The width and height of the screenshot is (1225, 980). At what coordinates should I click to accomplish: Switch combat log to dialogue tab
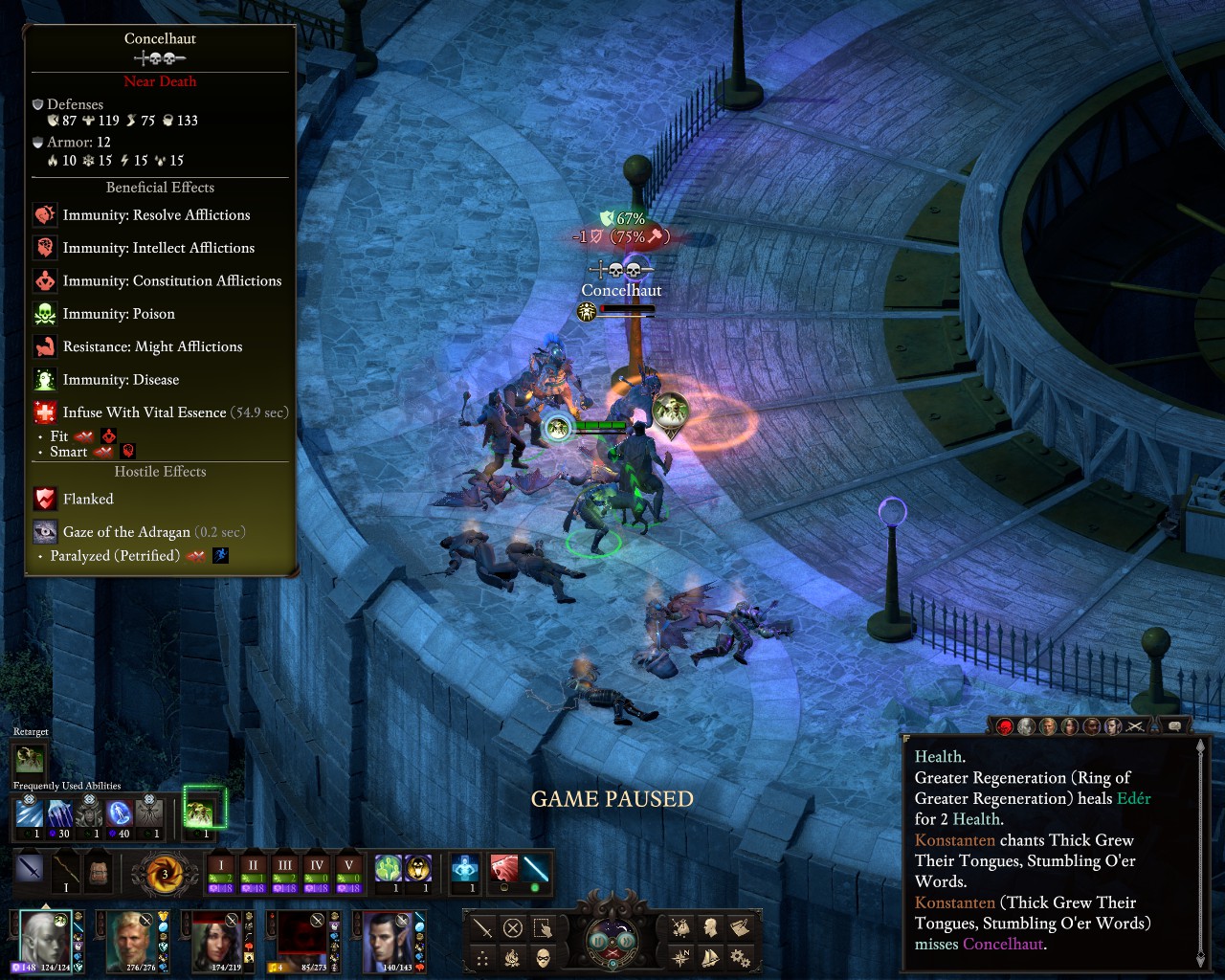(1175, 726)
